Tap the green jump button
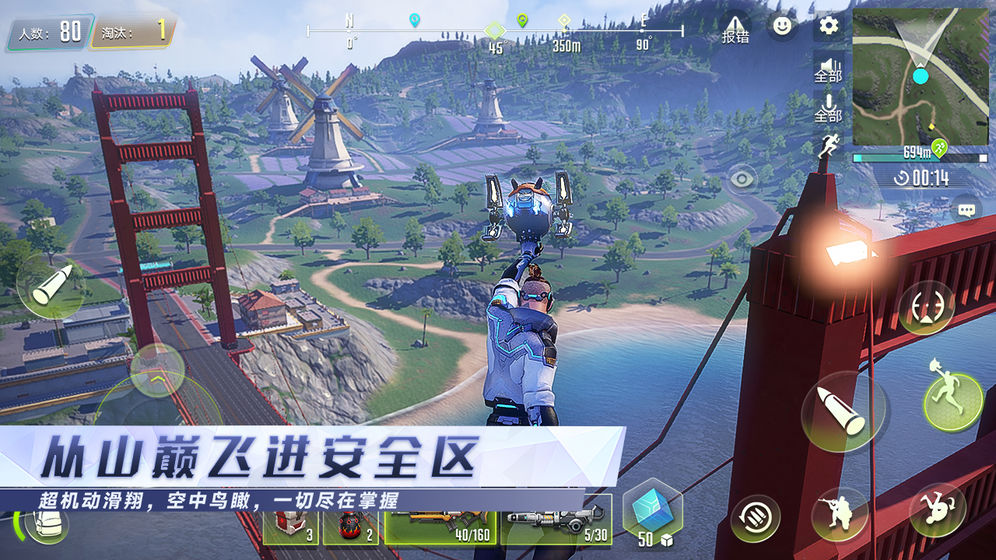 pyautogui.click(x=950, y=397)
